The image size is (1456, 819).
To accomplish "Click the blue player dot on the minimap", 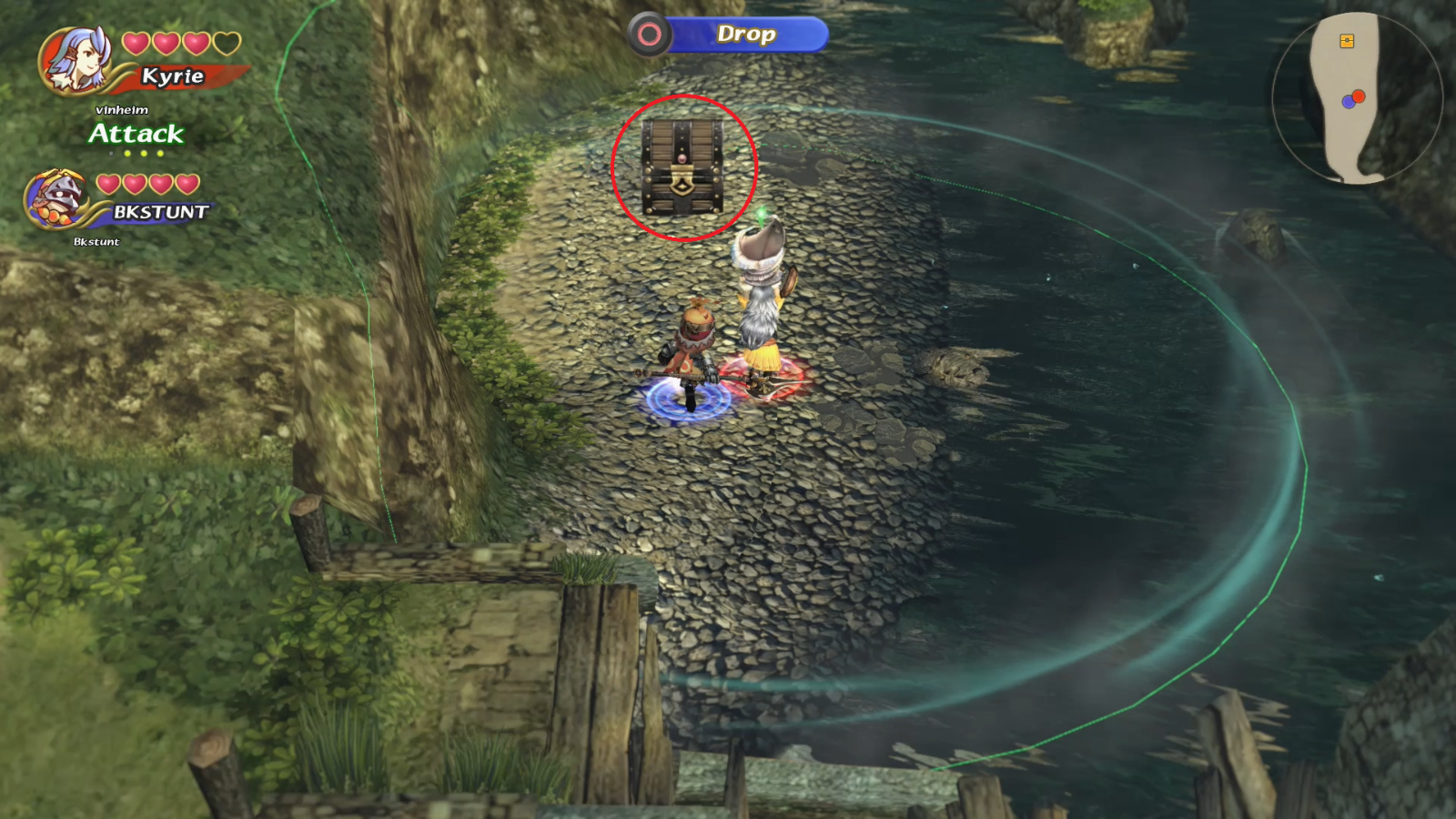I will pos(1349,102).
